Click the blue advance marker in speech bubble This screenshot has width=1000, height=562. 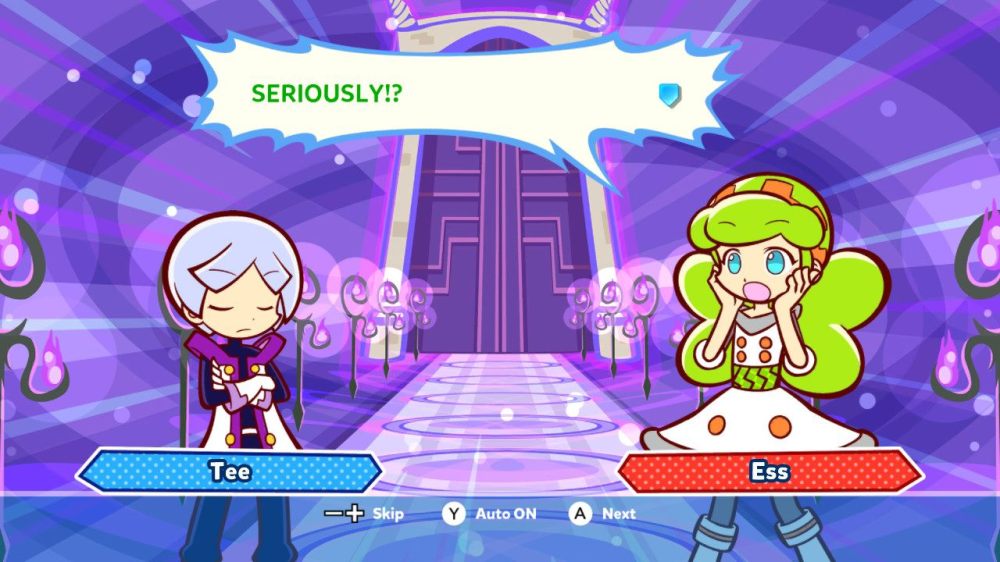pos(669,95)
